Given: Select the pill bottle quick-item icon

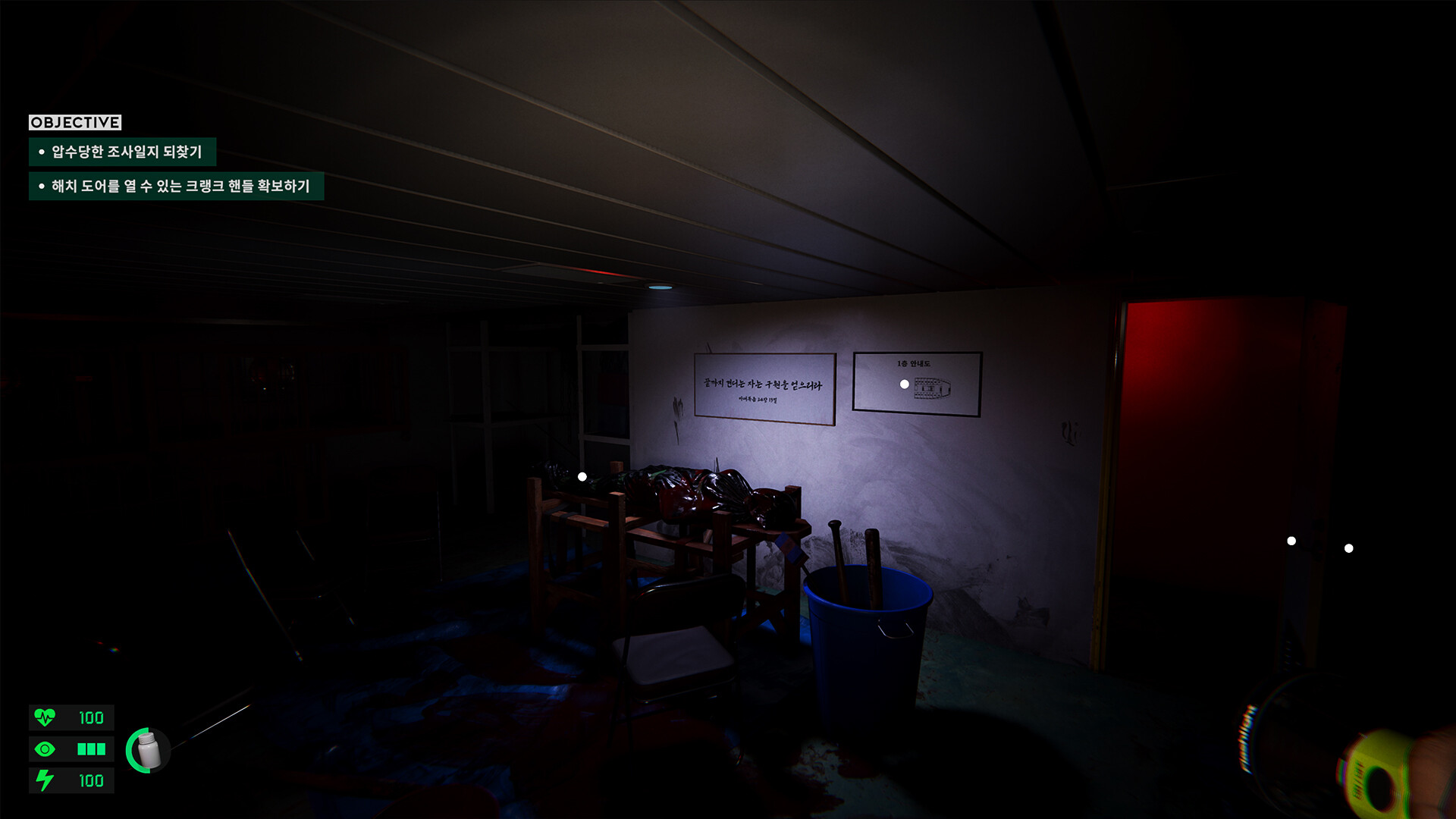Looking at the screenshot, I should [x=147, y=751].
